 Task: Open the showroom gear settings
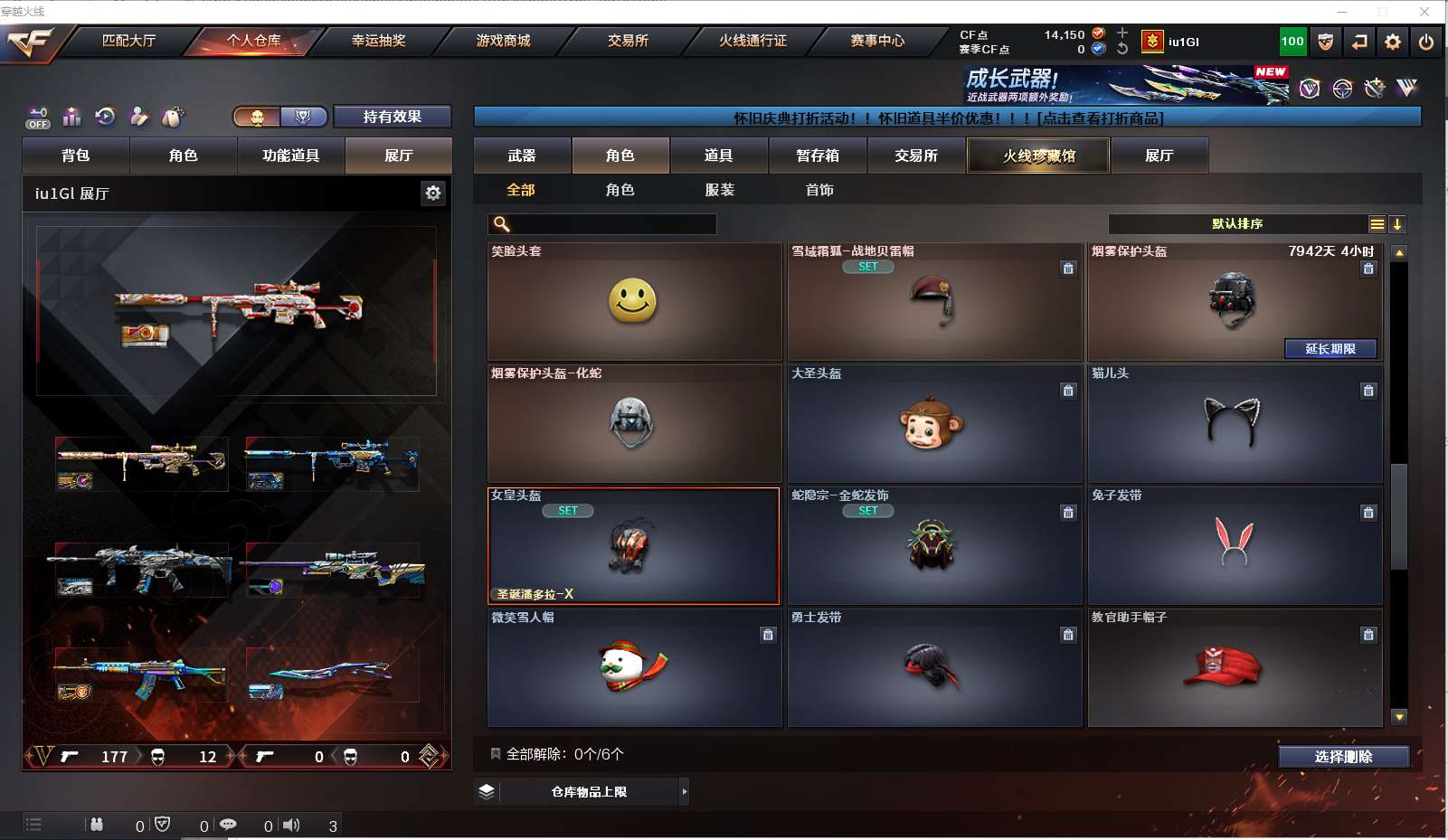tap(433, 193)
